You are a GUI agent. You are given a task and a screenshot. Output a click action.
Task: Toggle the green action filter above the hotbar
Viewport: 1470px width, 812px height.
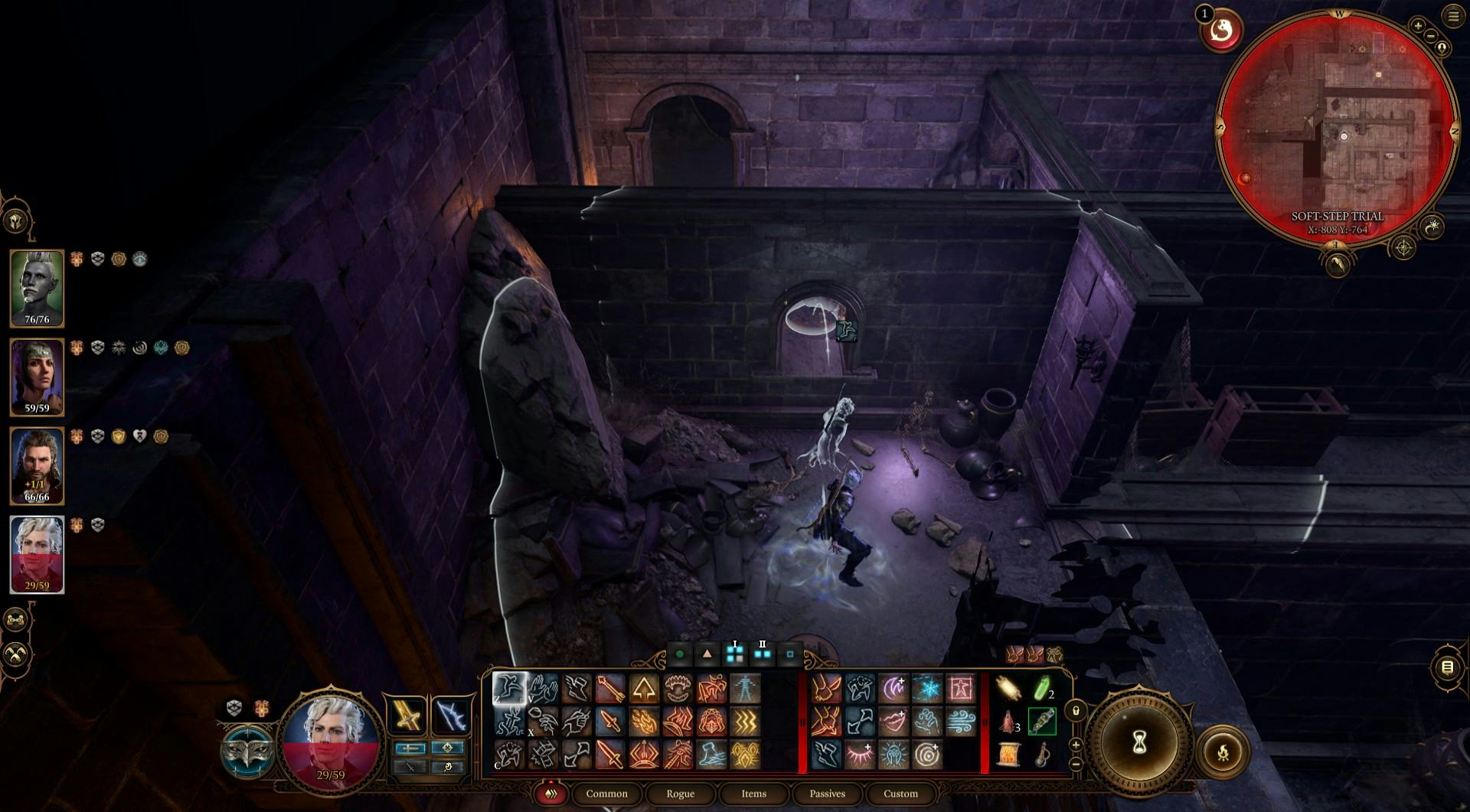tap(680, 654)
